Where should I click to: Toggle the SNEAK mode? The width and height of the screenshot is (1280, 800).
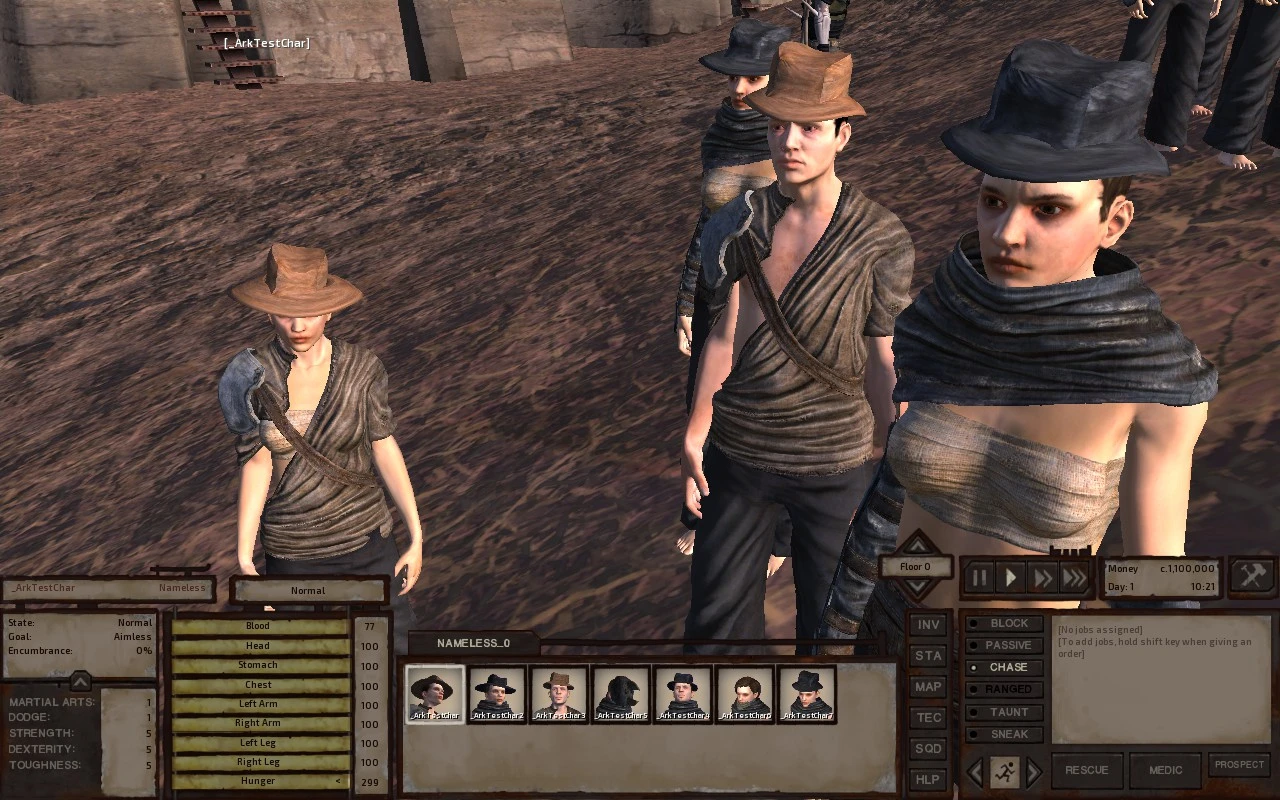tap(1006, 734)
